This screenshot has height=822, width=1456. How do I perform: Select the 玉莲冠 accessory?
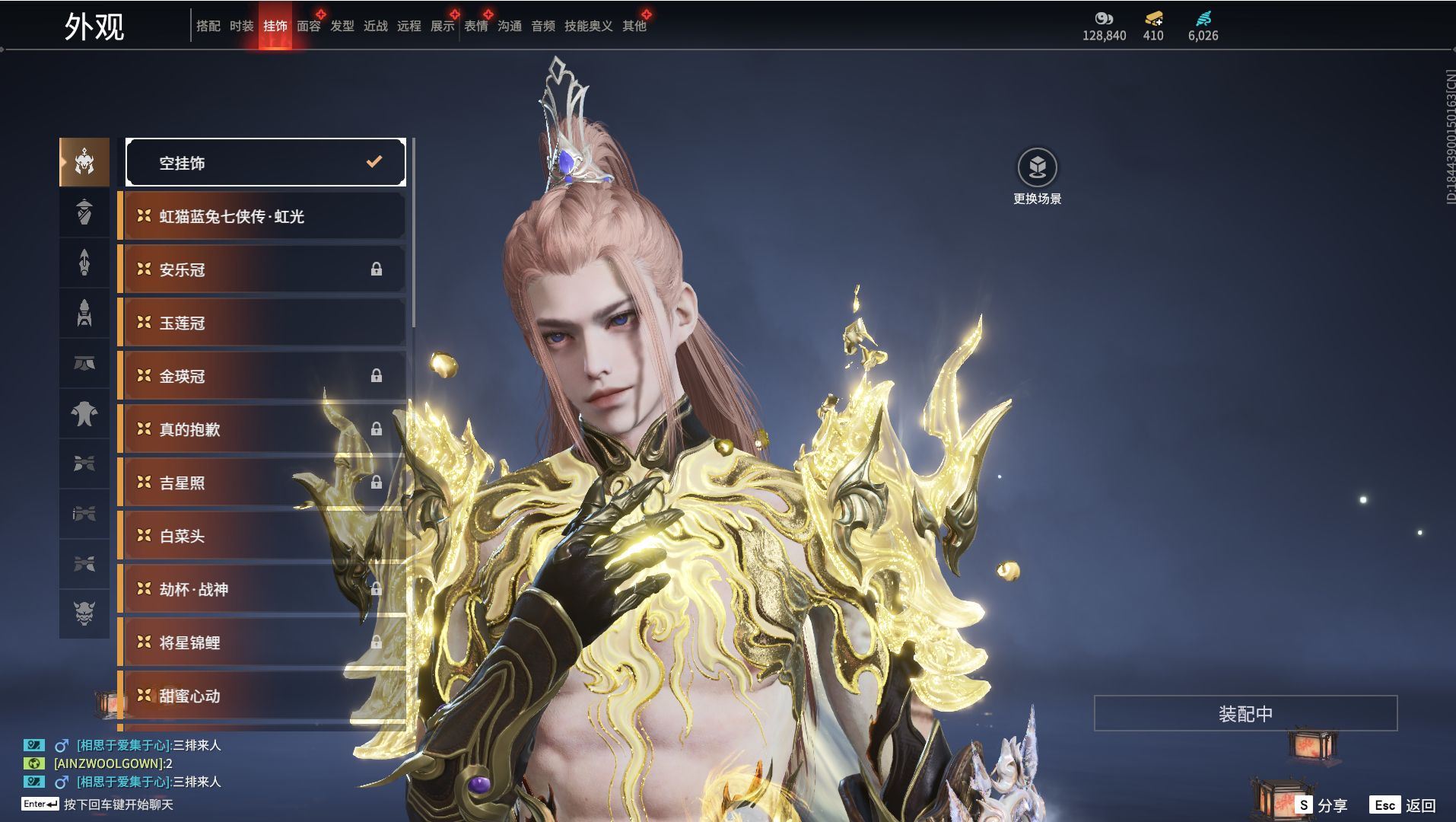pos(262,323)
